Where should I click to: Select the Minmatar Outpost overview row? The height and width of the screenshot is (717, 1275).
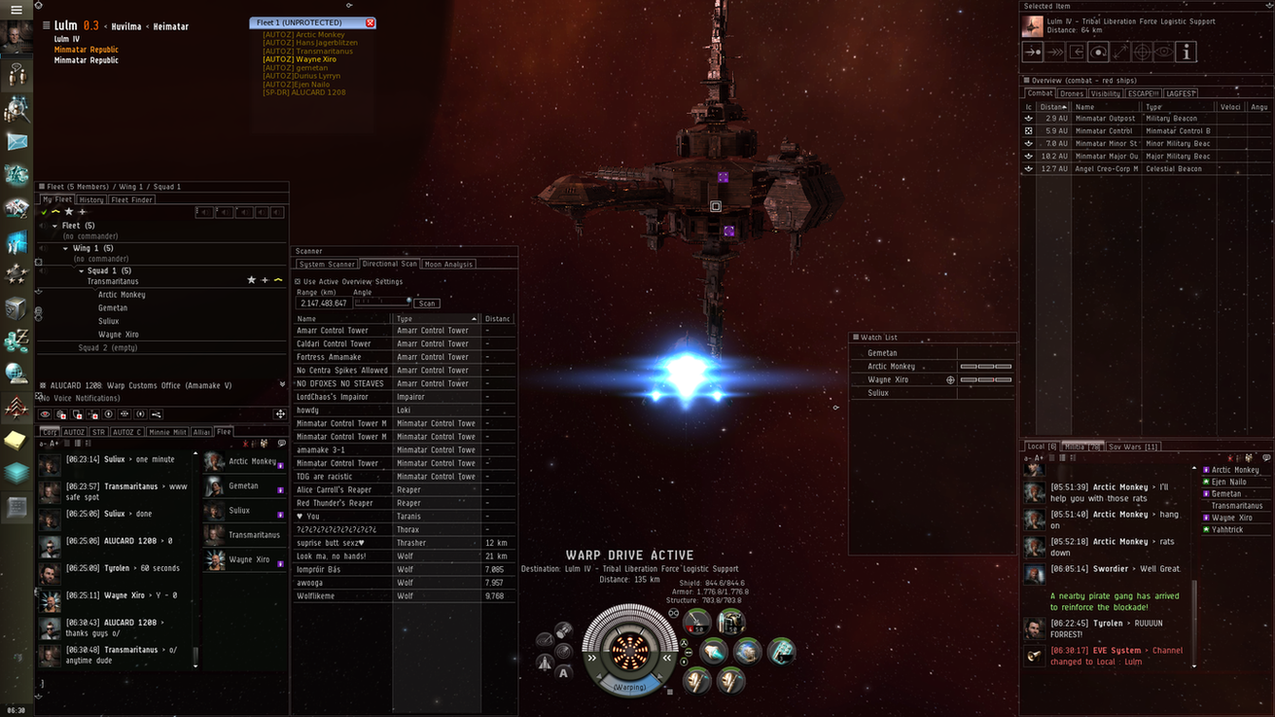tap(1104, 118)
